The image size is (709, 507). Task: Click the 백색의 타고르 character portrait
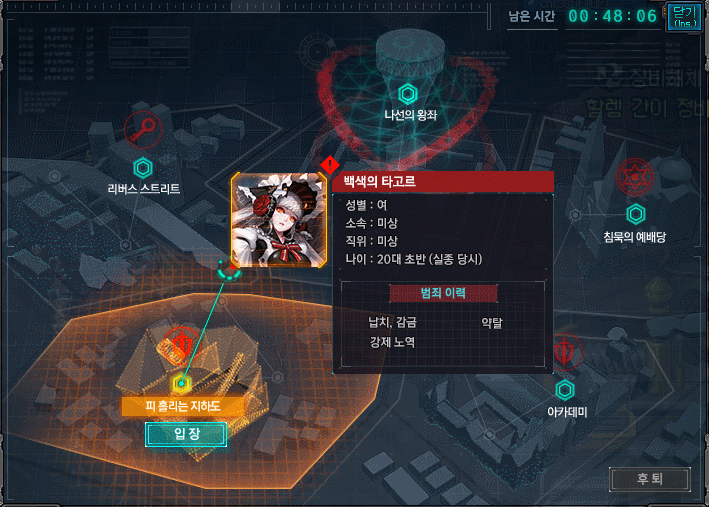270,216
